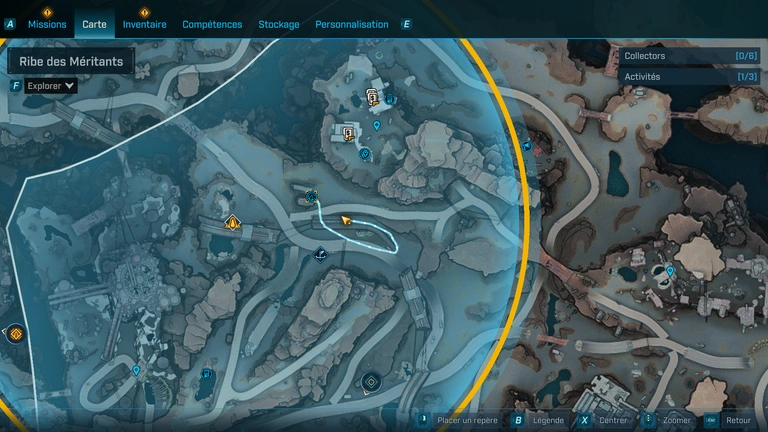Viewport: 768px width, 432px height.
Task: Select the Activités tracker row
Action: coord(689,76)
